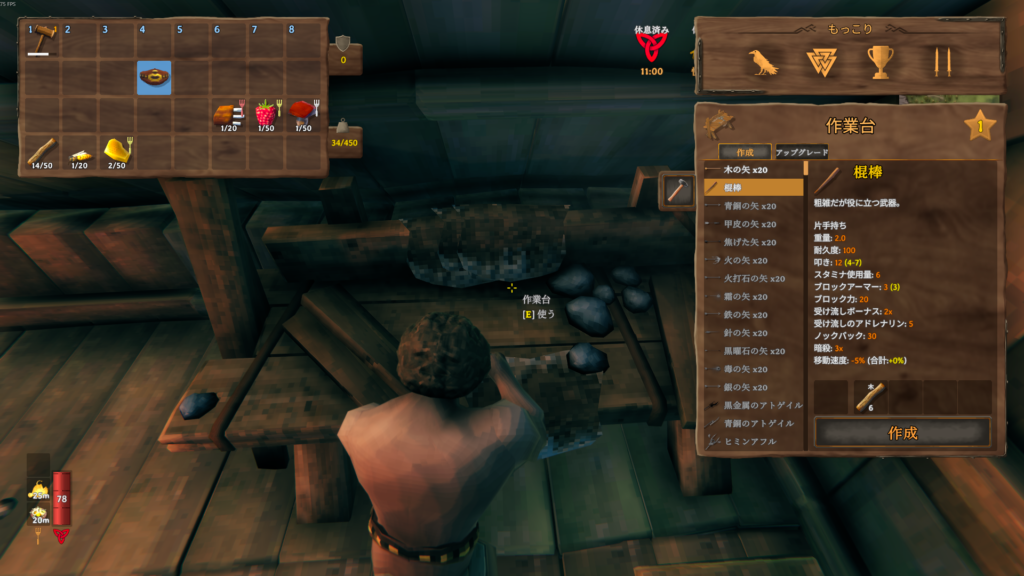
Task: Select the honey item slot
Action: (x=117, y=150)
